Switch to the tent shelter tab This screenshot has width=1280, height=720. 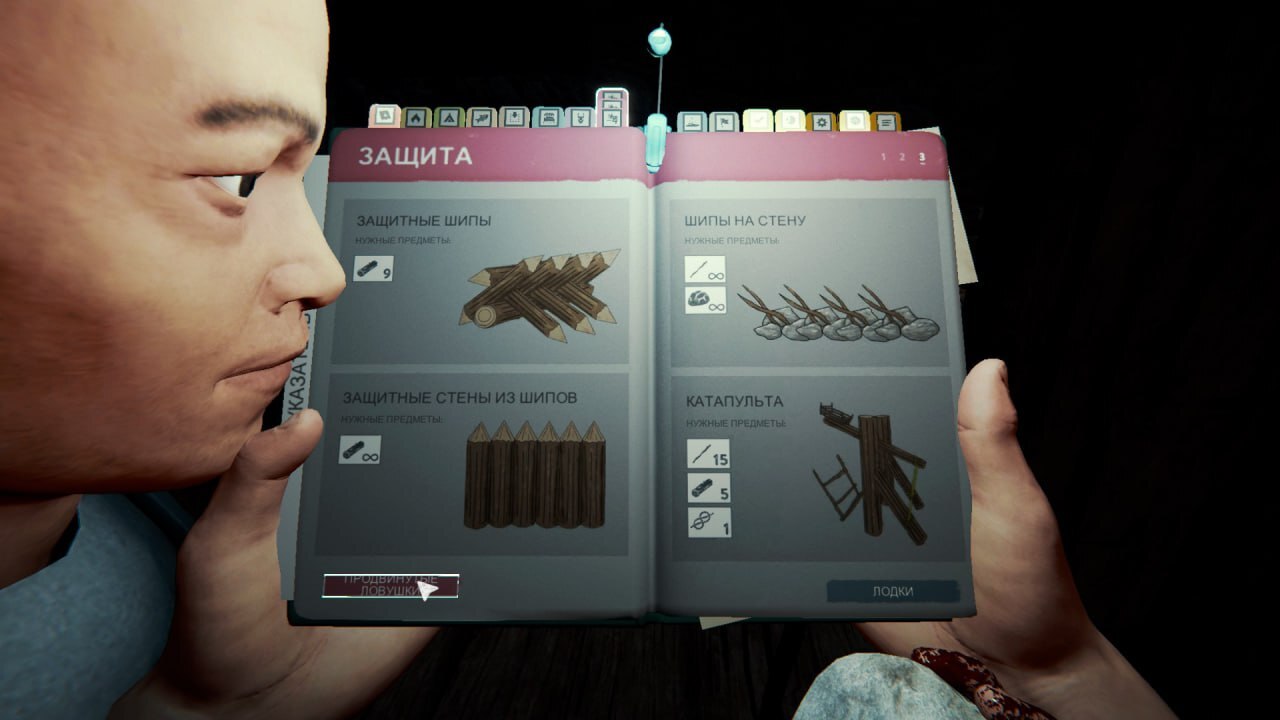coord(449,119)
